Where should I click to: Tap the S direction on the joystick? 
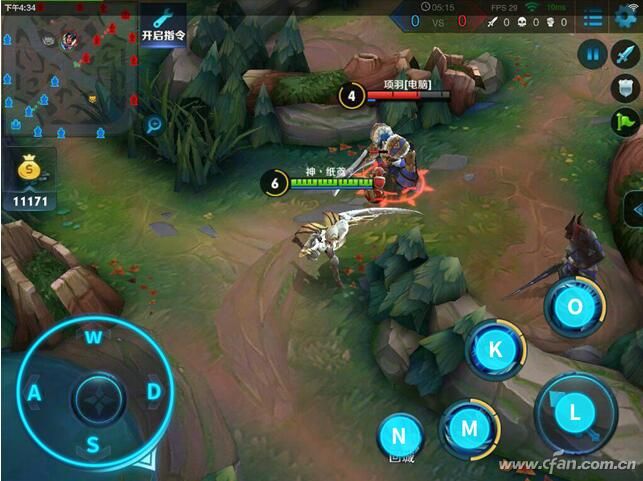(92, 445)
